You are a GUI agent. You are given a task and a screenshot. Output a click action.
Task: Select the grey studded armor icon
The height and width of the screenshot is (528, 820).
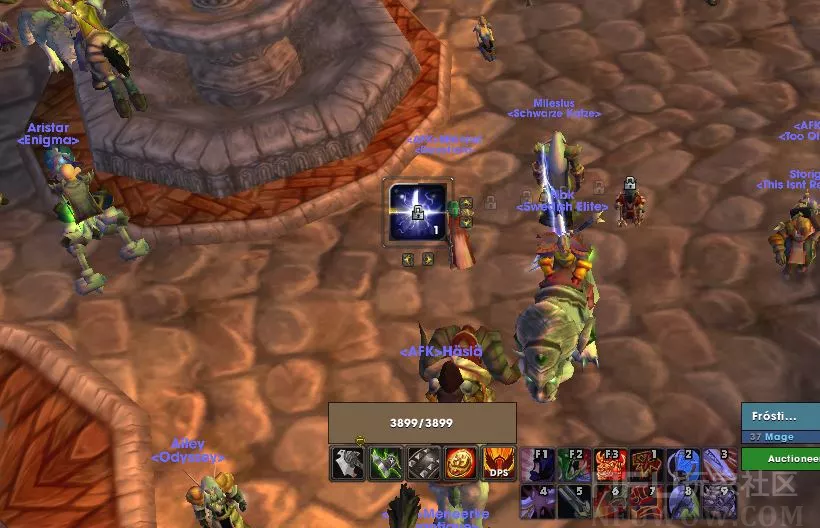click(424, 464)
